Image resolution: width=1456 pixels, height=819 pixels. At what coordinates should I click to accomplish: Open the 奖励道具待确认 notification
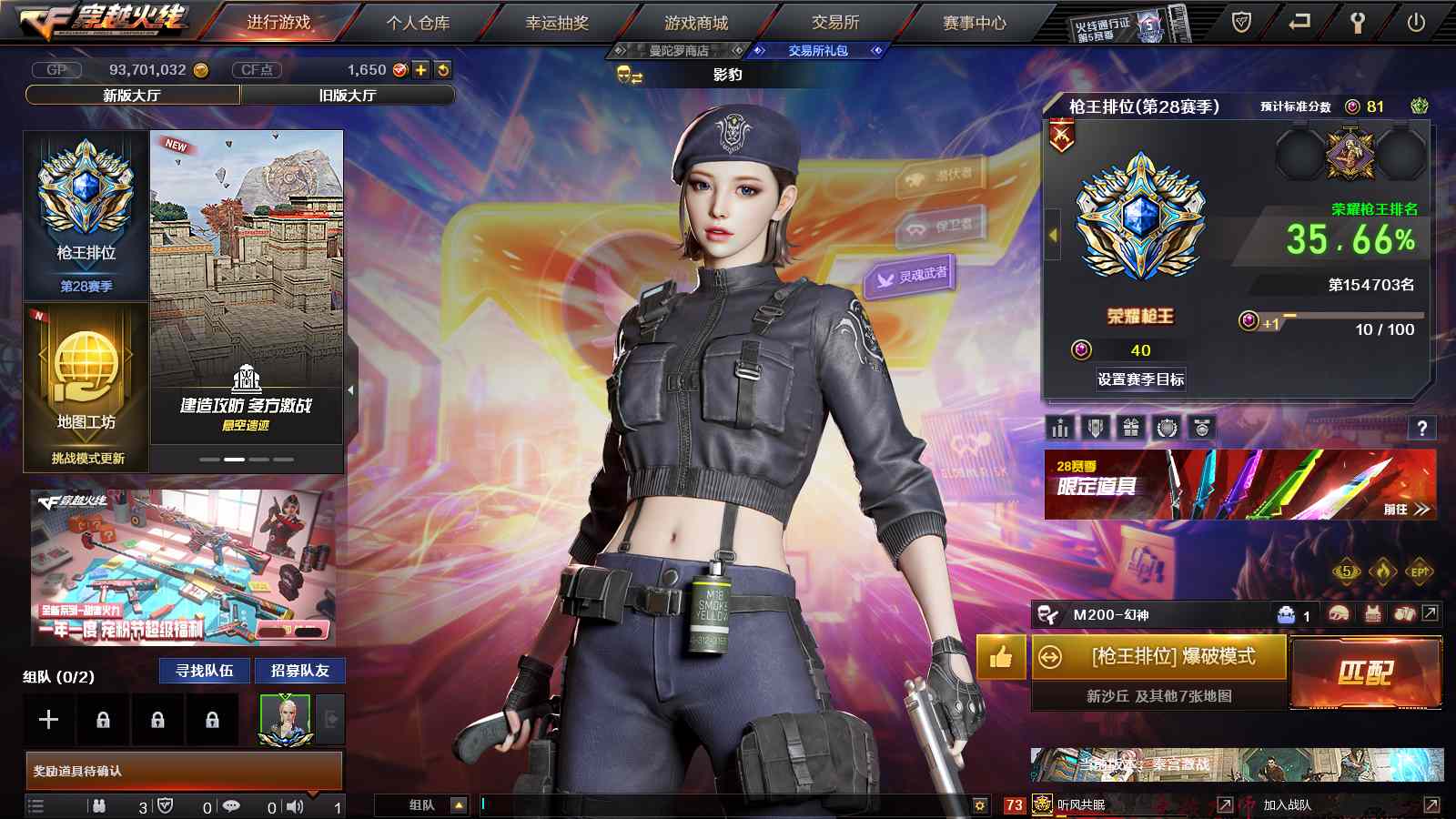point(184,771)
